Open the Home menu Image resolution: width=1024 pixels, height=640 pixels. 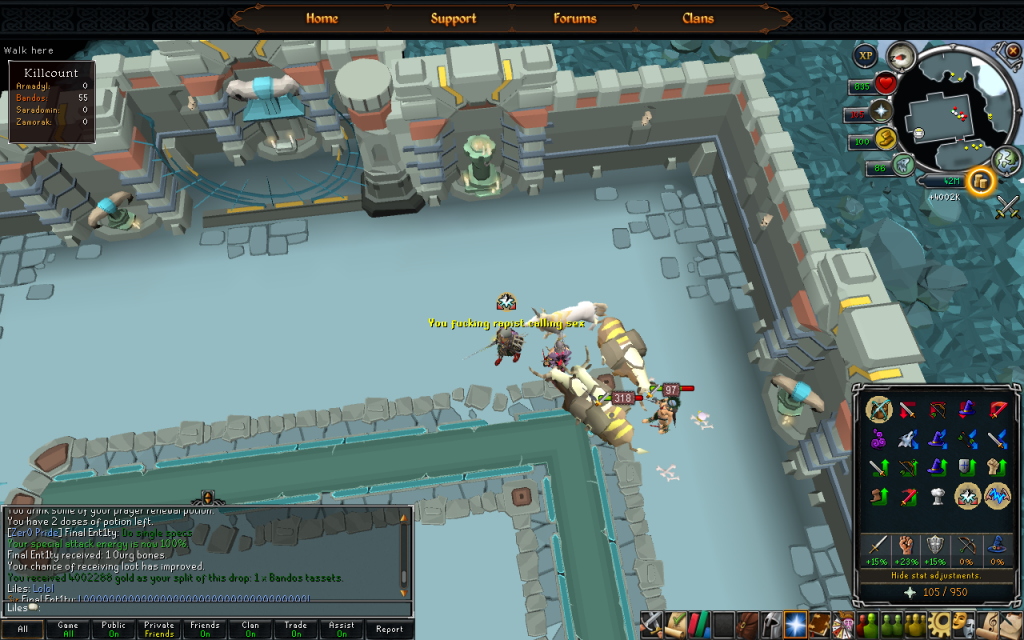322,18
